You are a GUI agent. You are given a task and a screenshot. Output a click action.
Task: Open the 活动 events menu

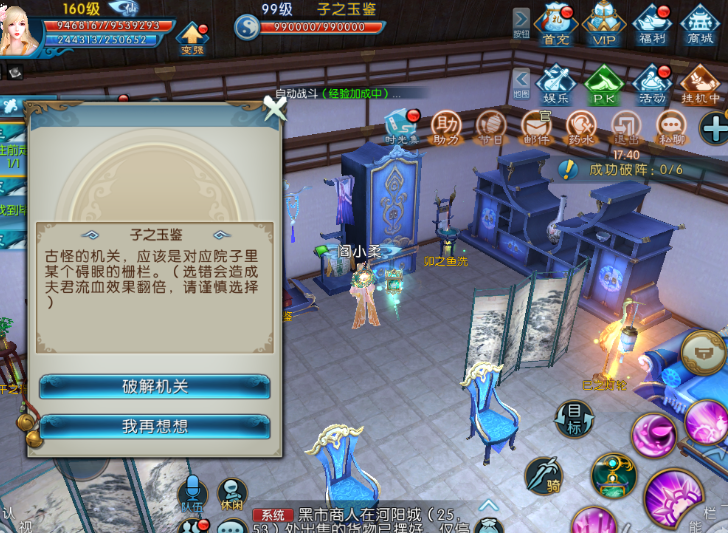652,85
